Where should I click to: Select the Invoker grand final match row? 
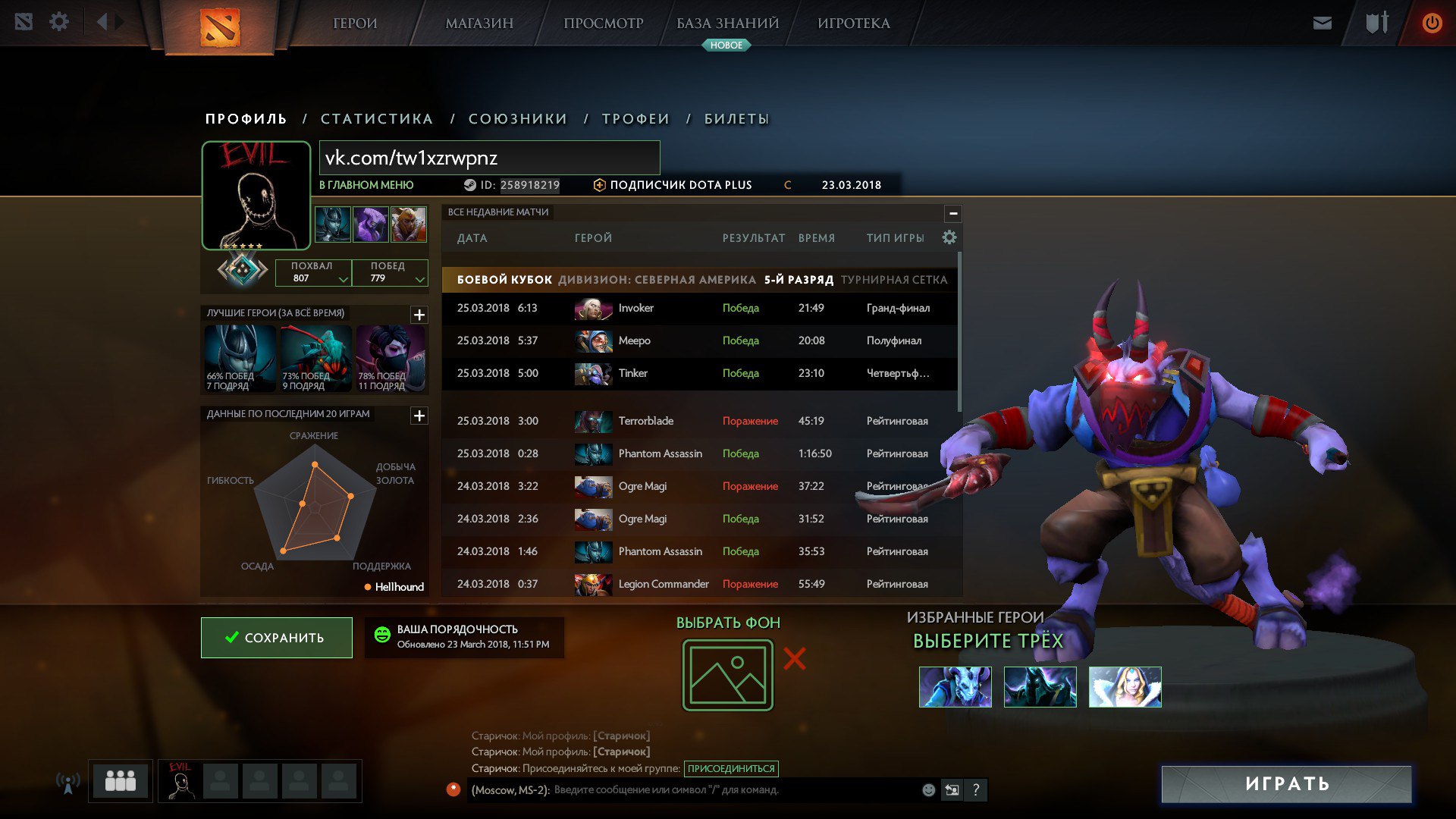pyautogui.click(x=698, y=308)
